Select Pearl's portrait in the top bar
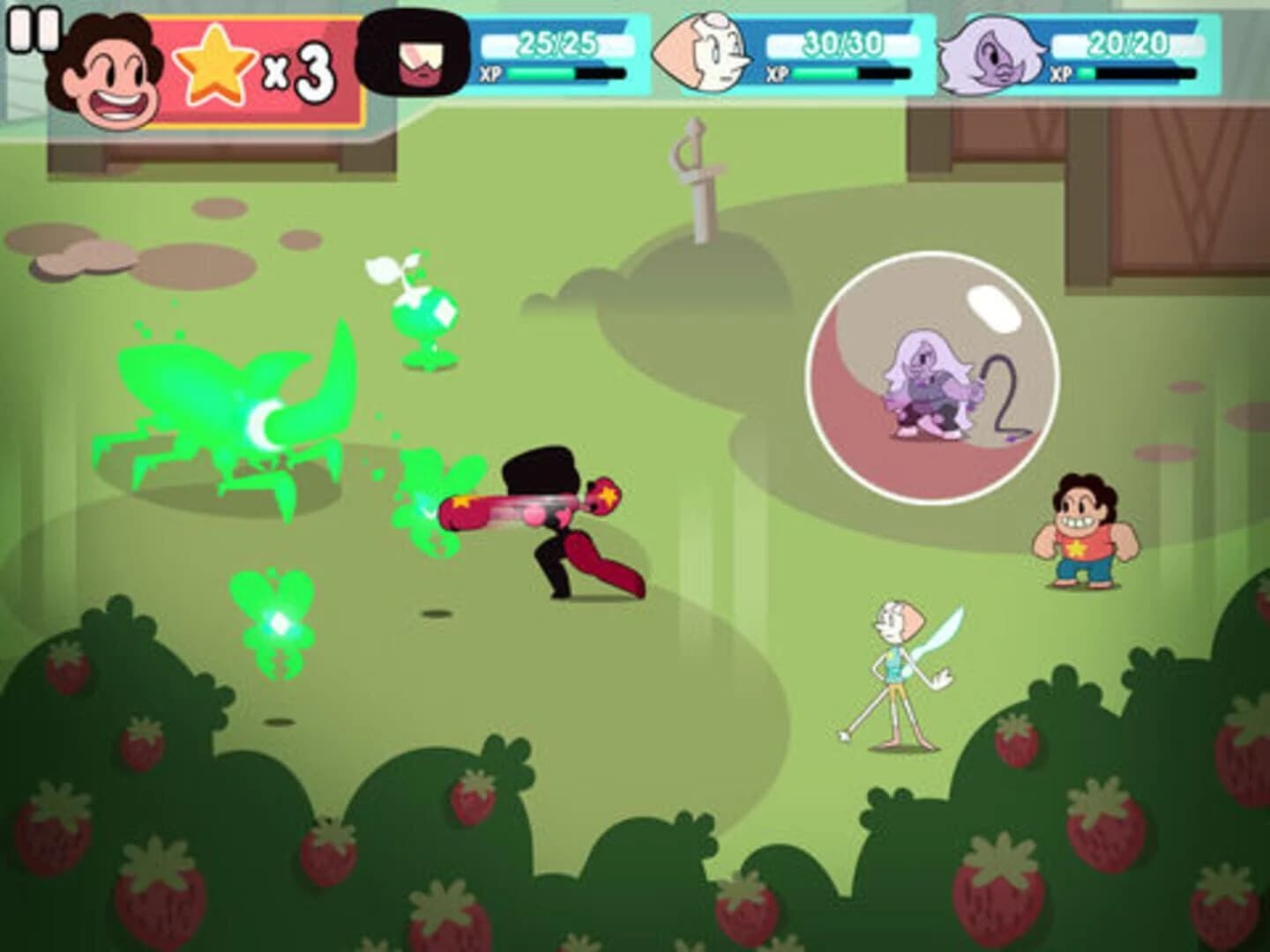 pyautogui.click(x=706, y=53)
